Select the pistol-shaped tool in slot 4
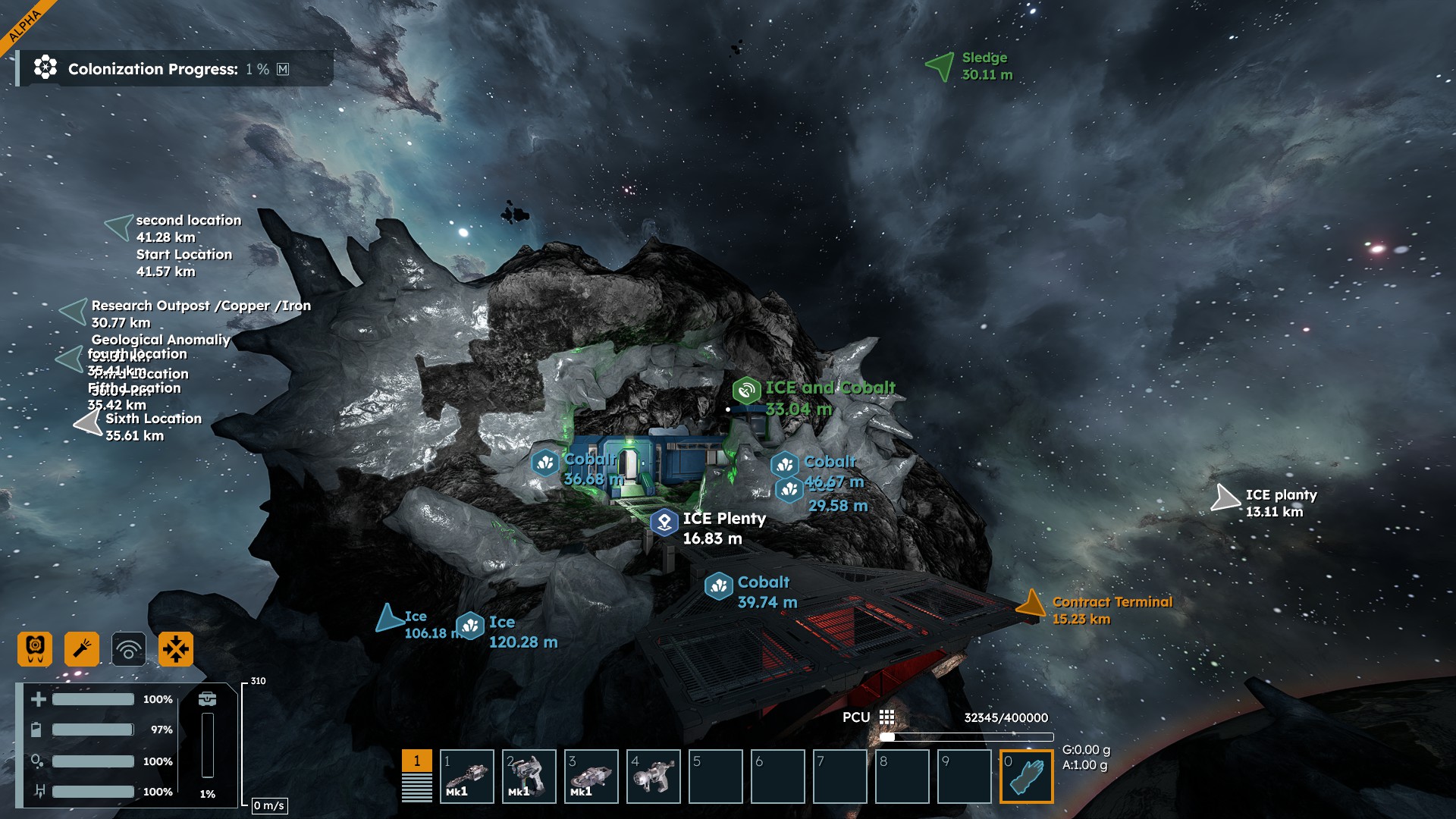1456x819 pixels. click(654, 777)
